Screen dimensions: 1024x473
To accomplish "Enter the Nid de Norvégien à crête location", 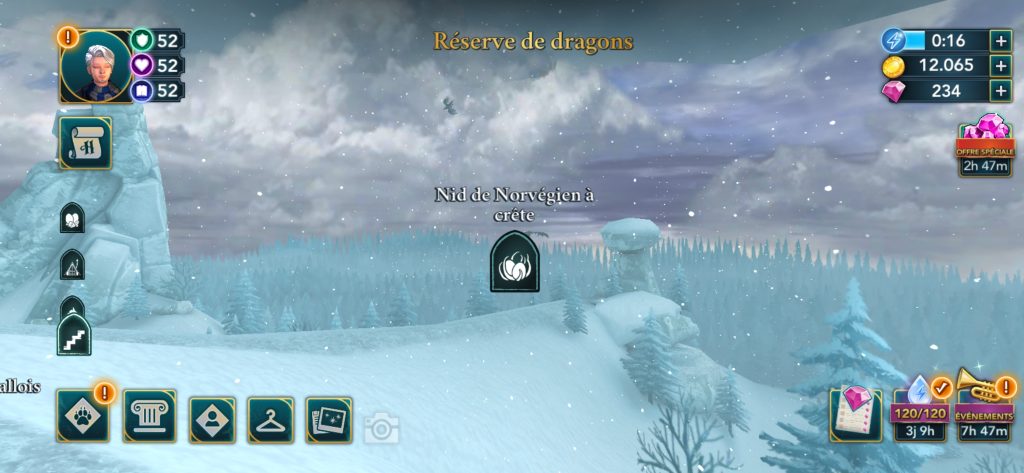I will 515,262.
